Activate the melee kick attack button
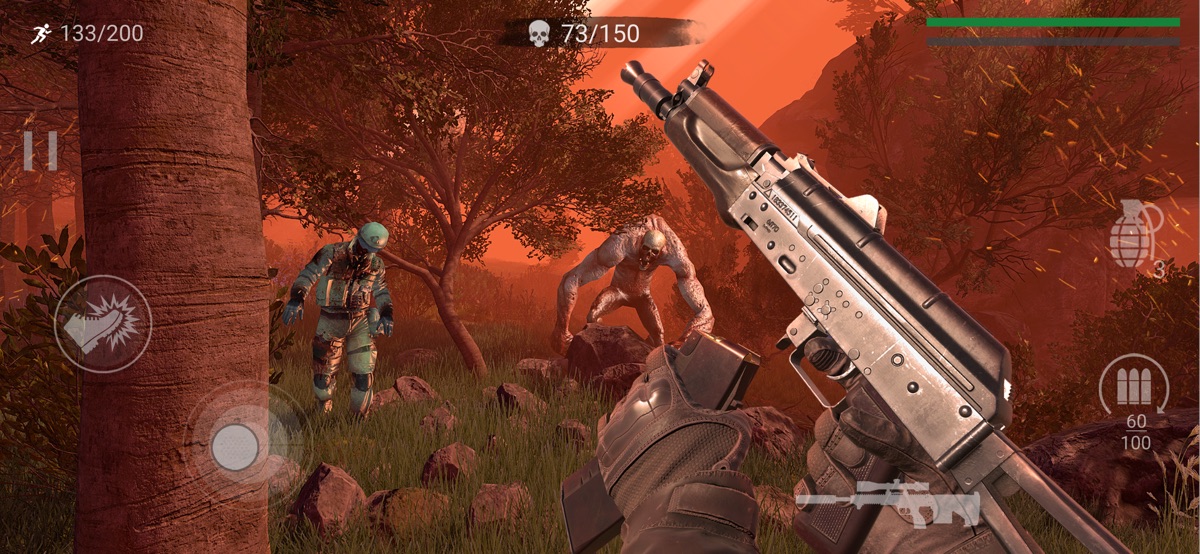Image resolution: width=1200 pixels, height=554 pixels. point(103,324)
